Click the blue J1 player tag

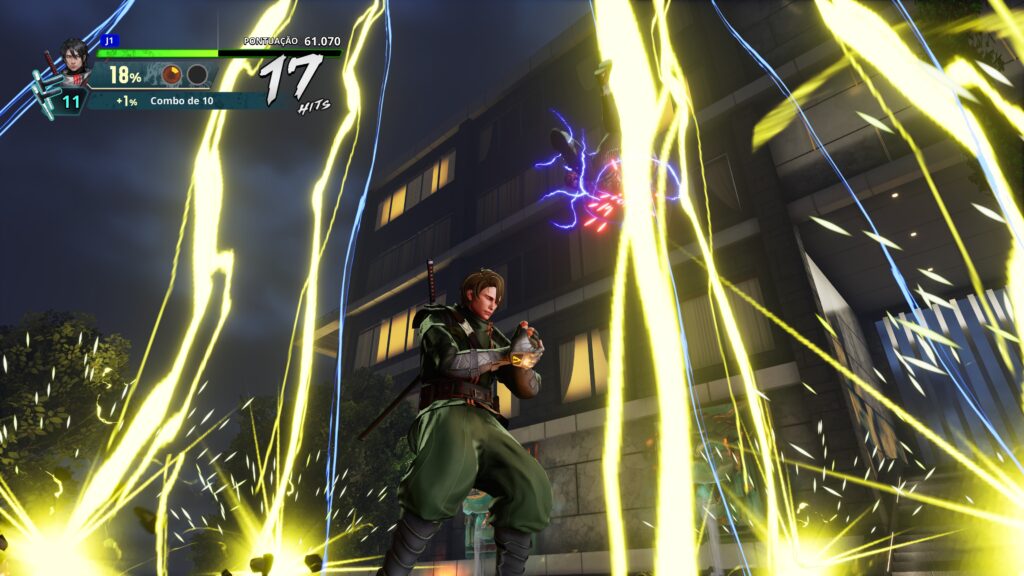click(x=109, y=41)
